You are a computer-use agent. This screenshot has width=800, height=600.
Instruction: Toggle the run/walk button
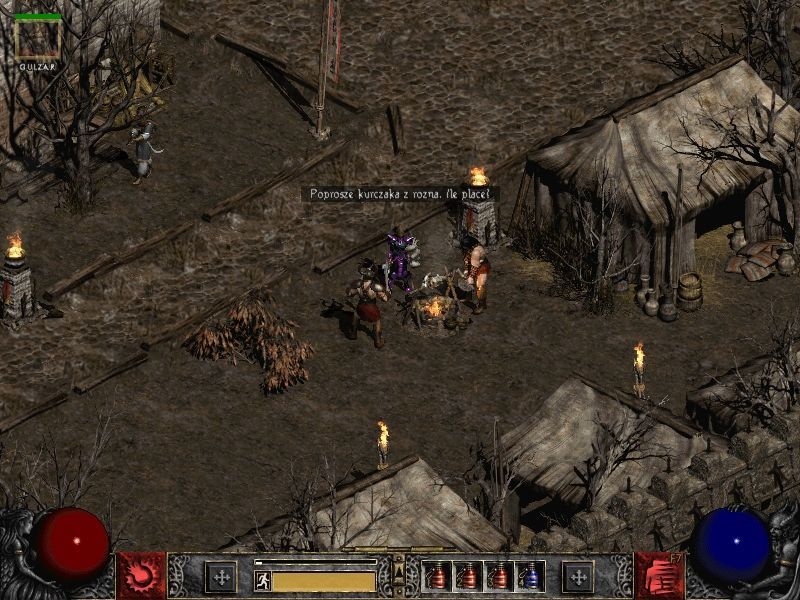tap(263, 580)
